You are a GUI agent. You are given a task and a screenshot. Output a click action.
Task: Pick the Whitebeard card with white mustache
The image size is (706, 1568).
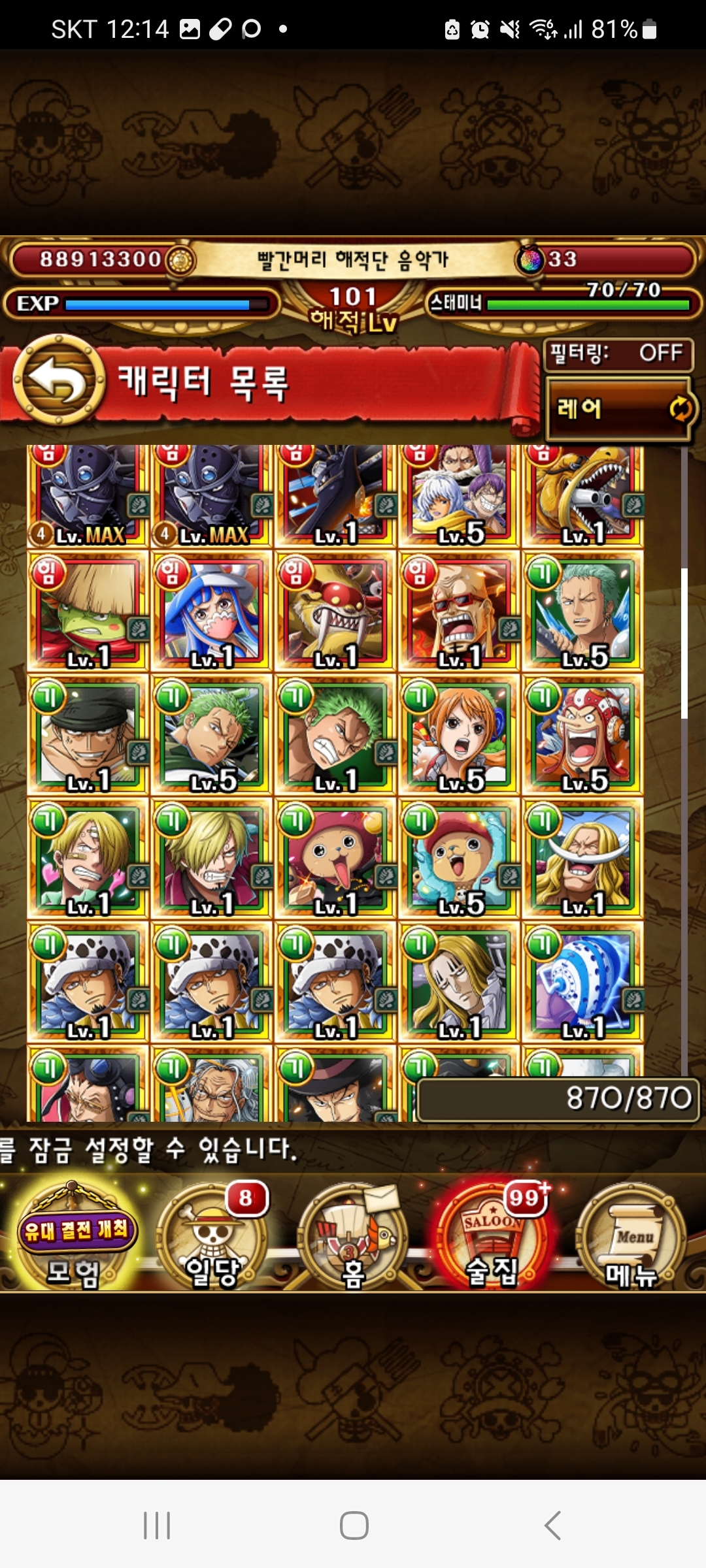[x=582, y=859]
